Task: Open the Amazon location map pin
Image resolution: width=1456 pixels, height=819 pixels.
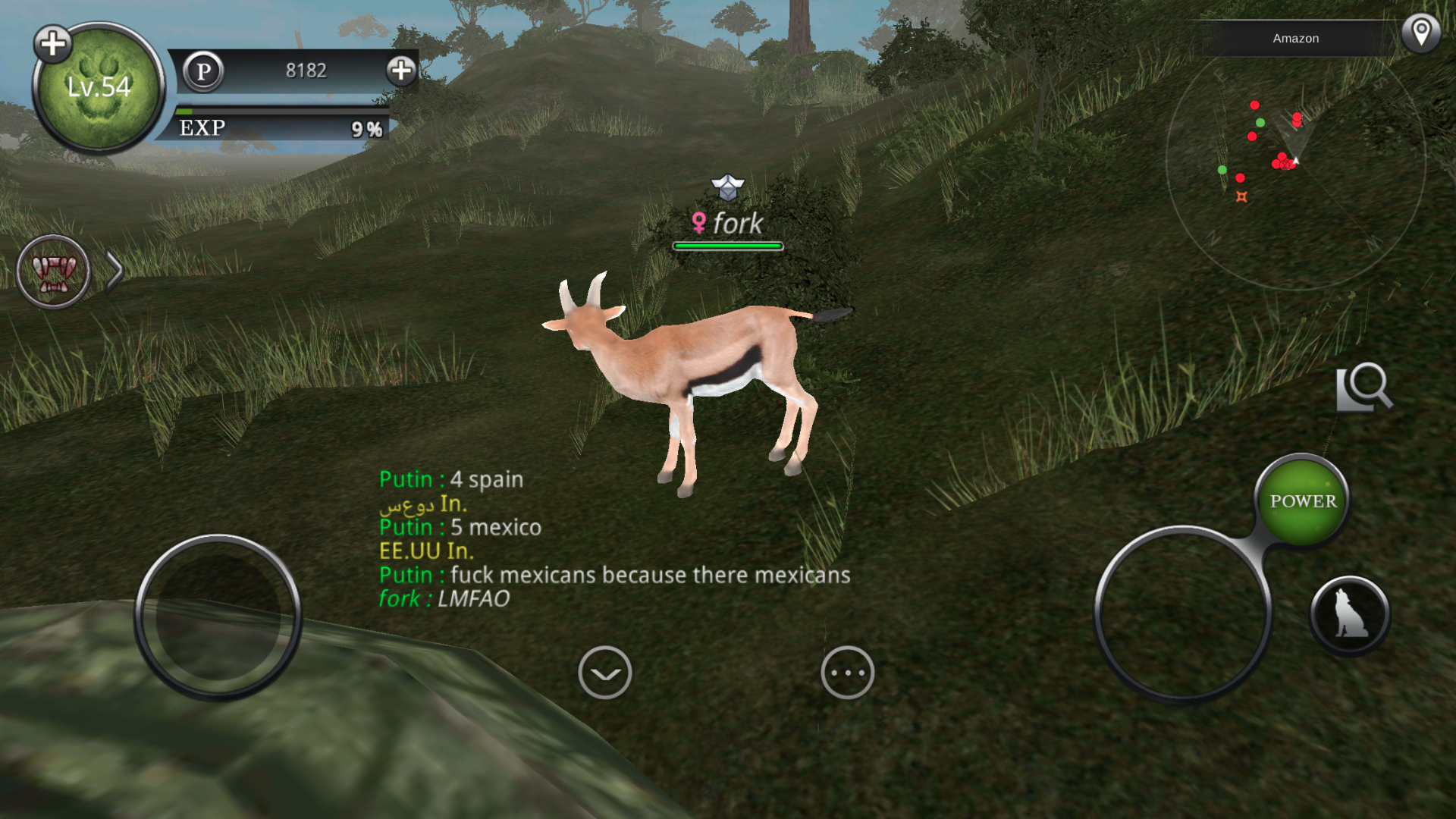Action: [x=1420, y=34]
